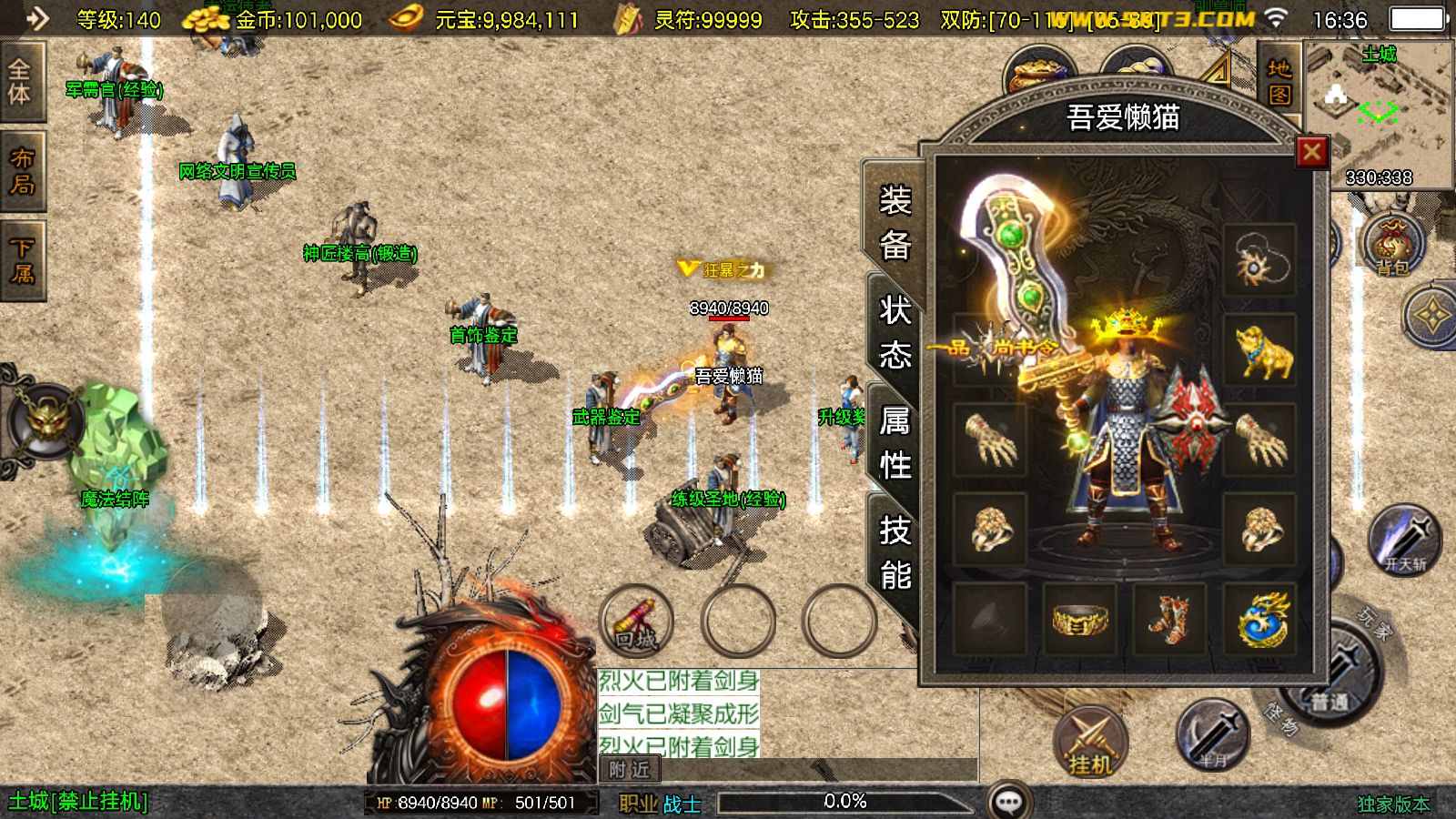This screenshot has width=1456, height=819.
Task: Choose the 全体 command button
Action: point(20,82)
